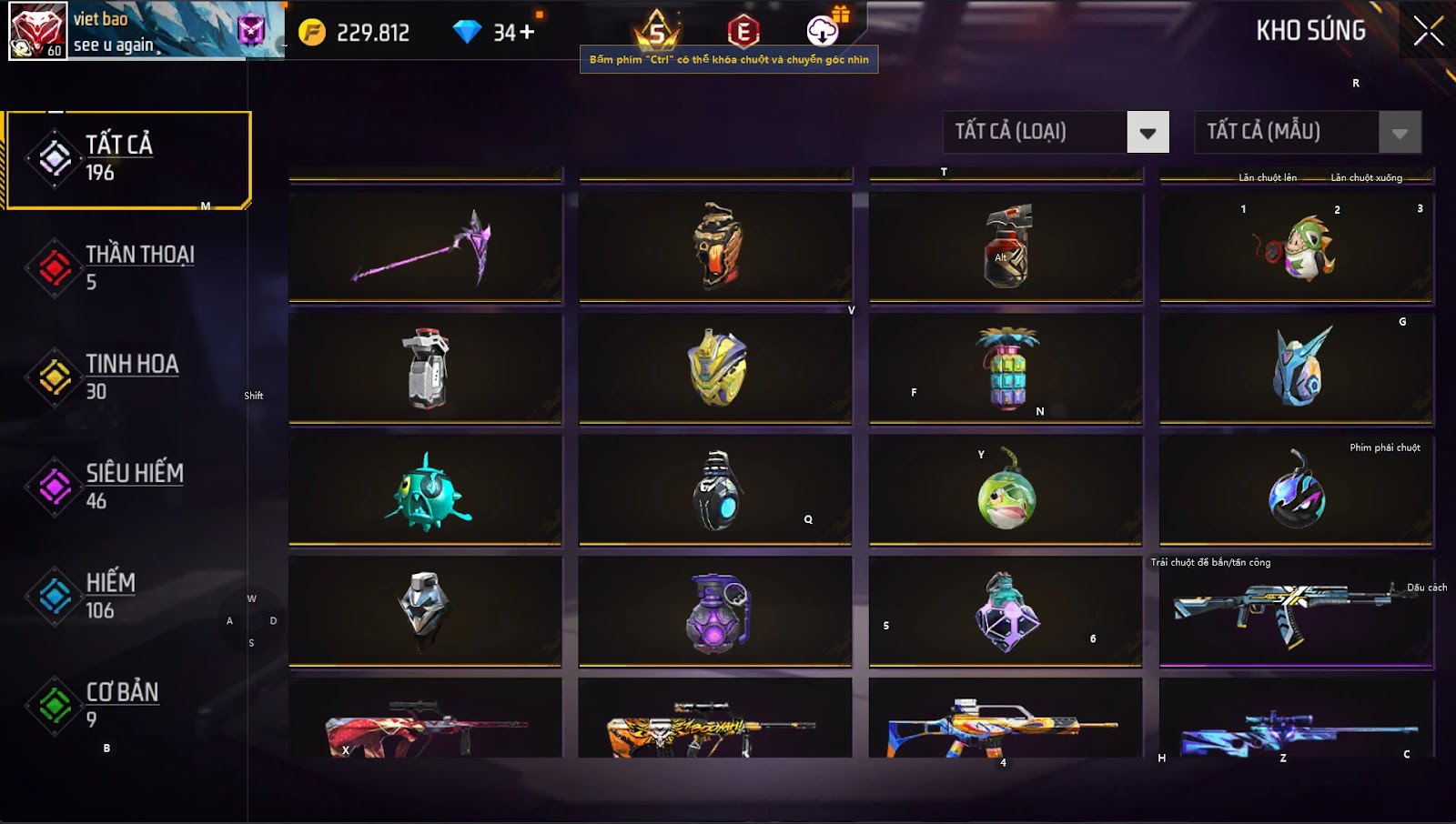1456x824 pixels.
Task: Choose the colorful pineapple grenade skin
Action: (x=1006, y=368)
